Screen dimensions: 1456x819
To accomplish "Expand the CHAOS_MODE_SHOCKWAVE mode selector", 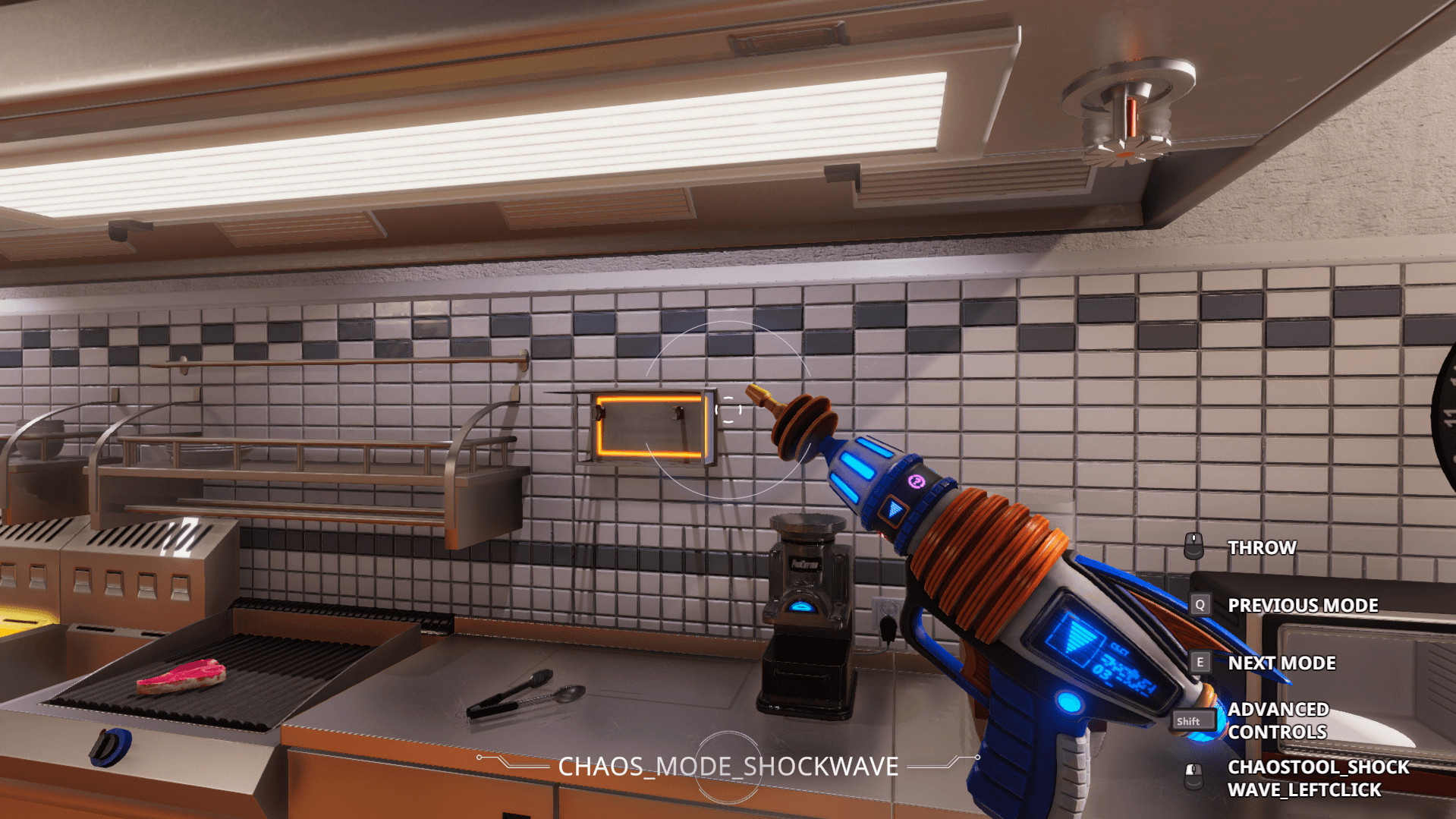I will [726, 767].
